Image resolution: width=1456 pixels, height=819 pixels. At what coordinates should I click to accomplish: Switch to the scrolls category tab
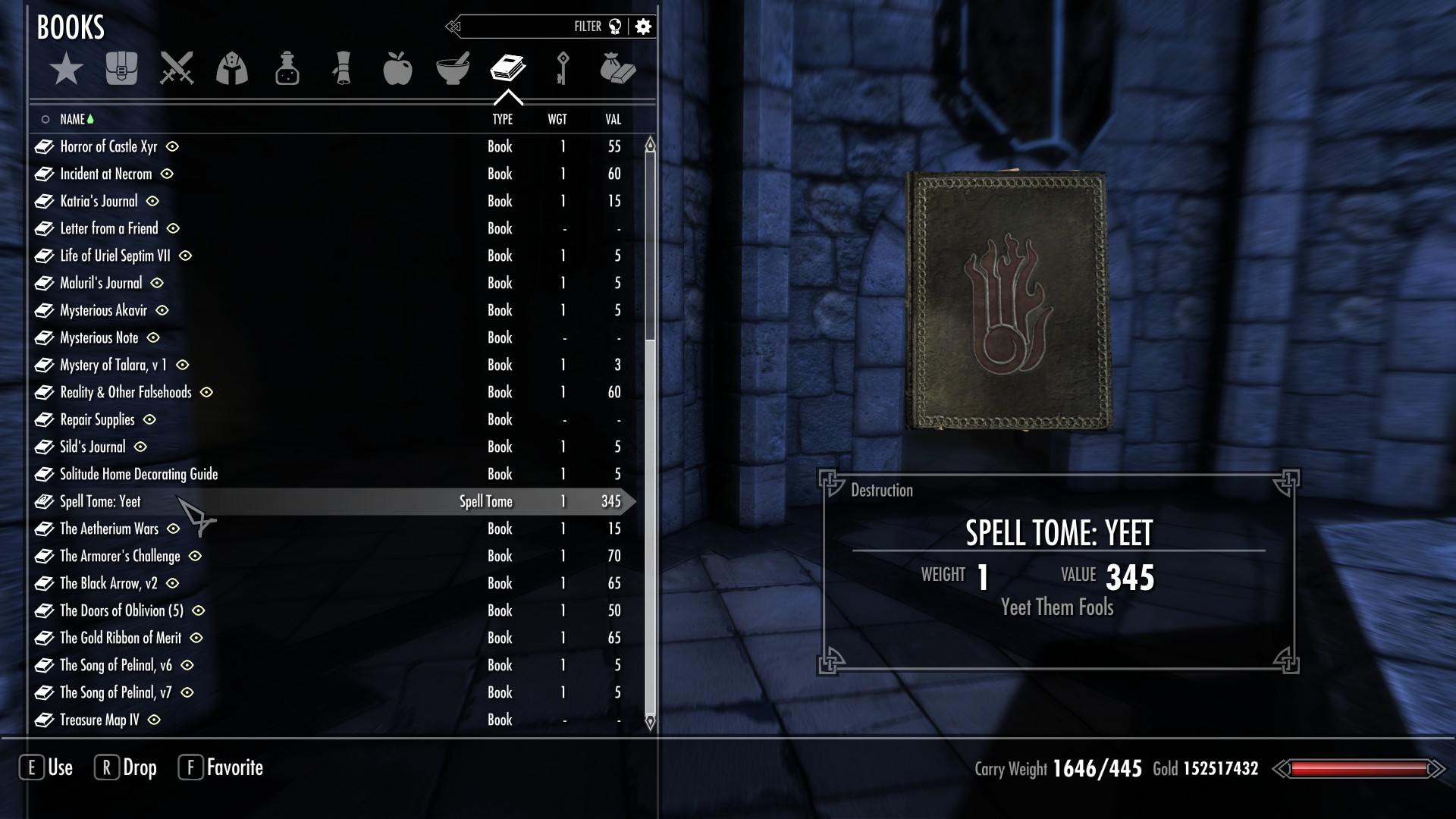coord(342,69)
